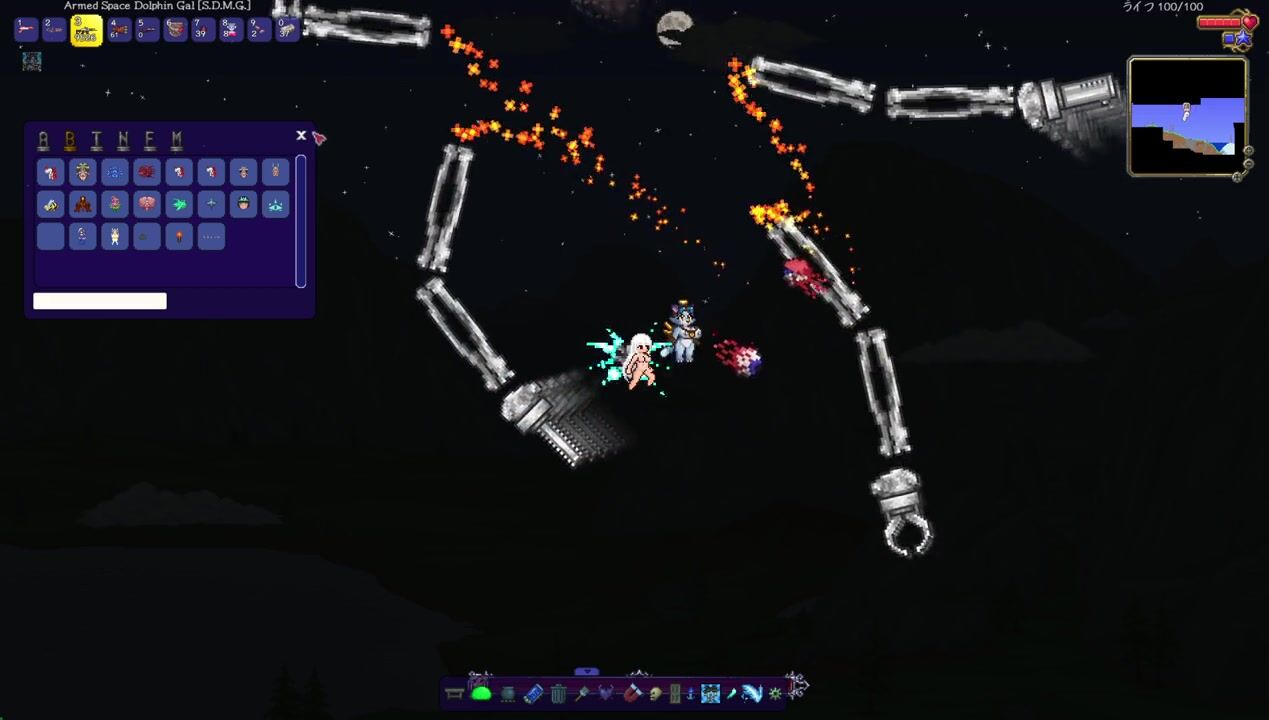
Task: Select hotbar slot 6 item
Action: 175,30
